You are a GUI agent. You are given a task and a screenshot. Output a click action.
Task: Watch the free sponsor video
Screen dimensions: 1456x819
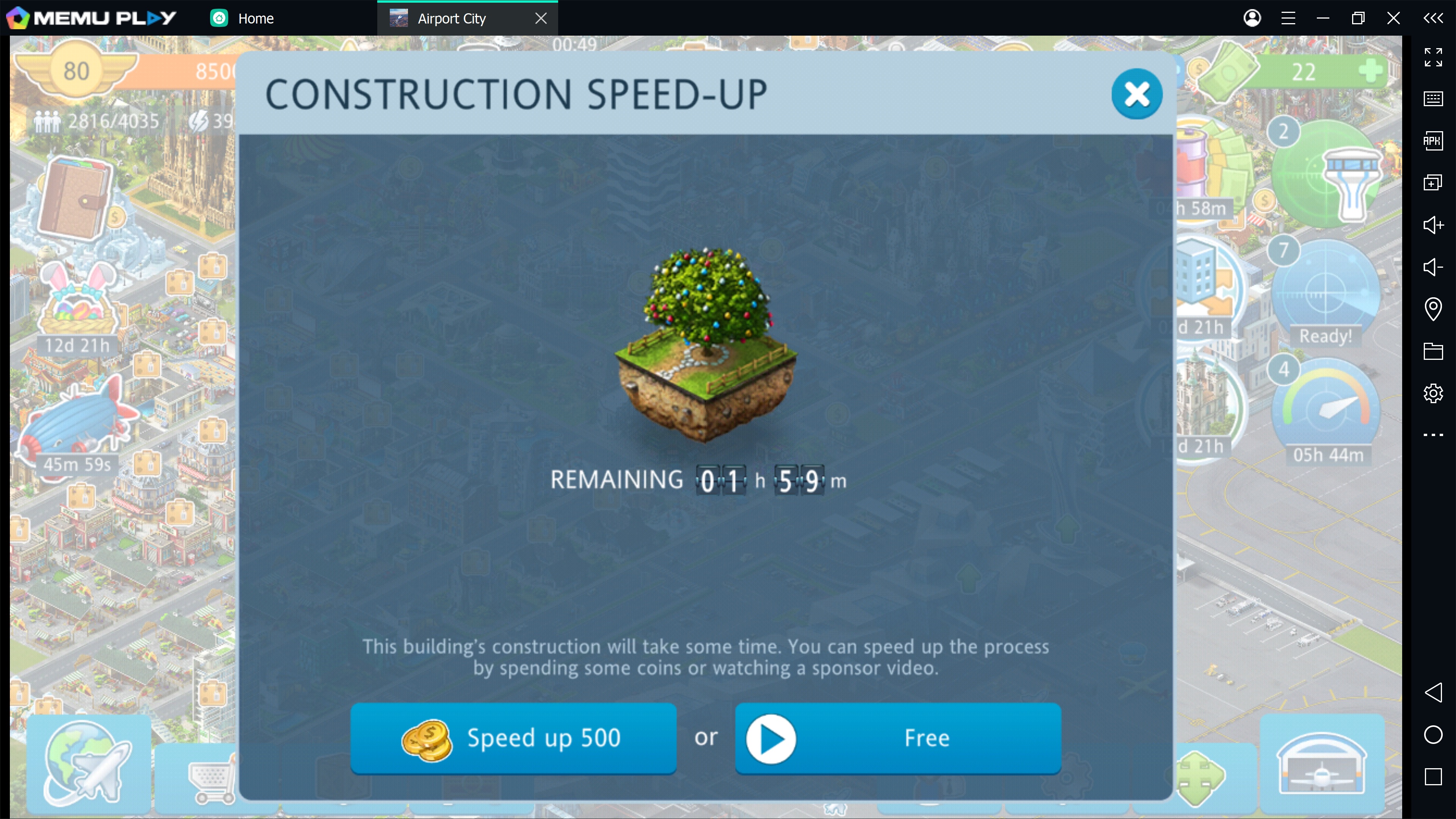point(897,737)
